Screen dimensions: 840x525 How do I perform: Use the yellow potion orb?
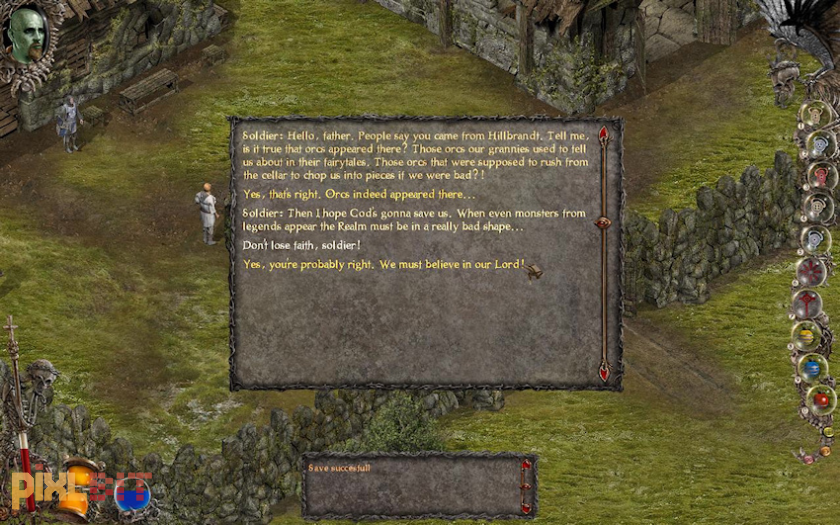coord(806,336)
